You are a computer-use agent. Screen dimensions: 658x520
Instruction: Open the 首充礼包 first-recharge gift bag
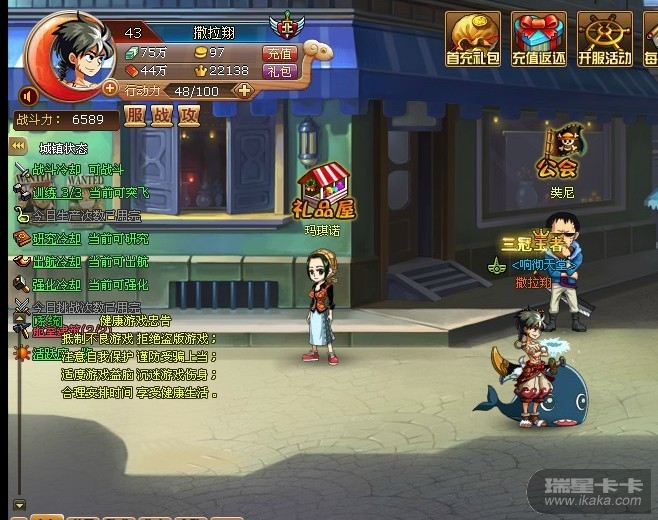coord(472,40)
